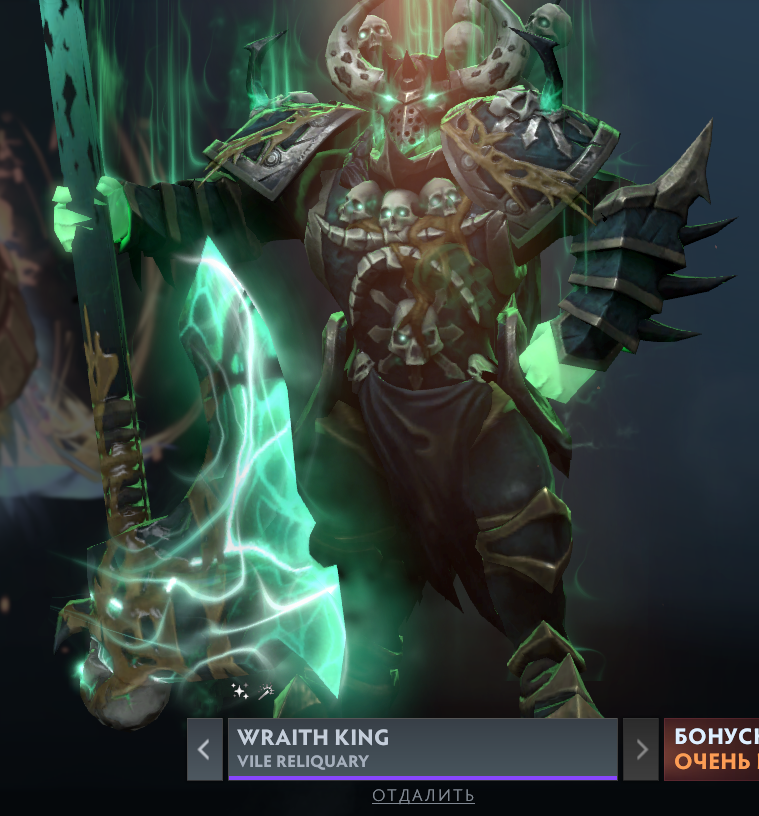Image resolution: width=759 pixels, height=816 pixels.
Task: Select the Wraith King Vile Reliquary panel
Action: coord(422,749)
